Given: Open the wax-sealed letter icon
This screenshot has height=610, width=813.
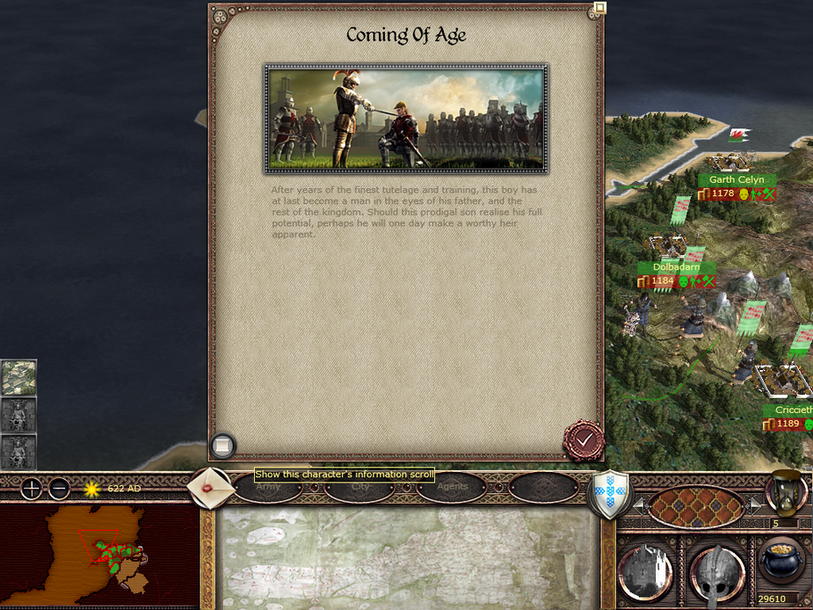Looking at the screenshot, I should coord(208,487).
